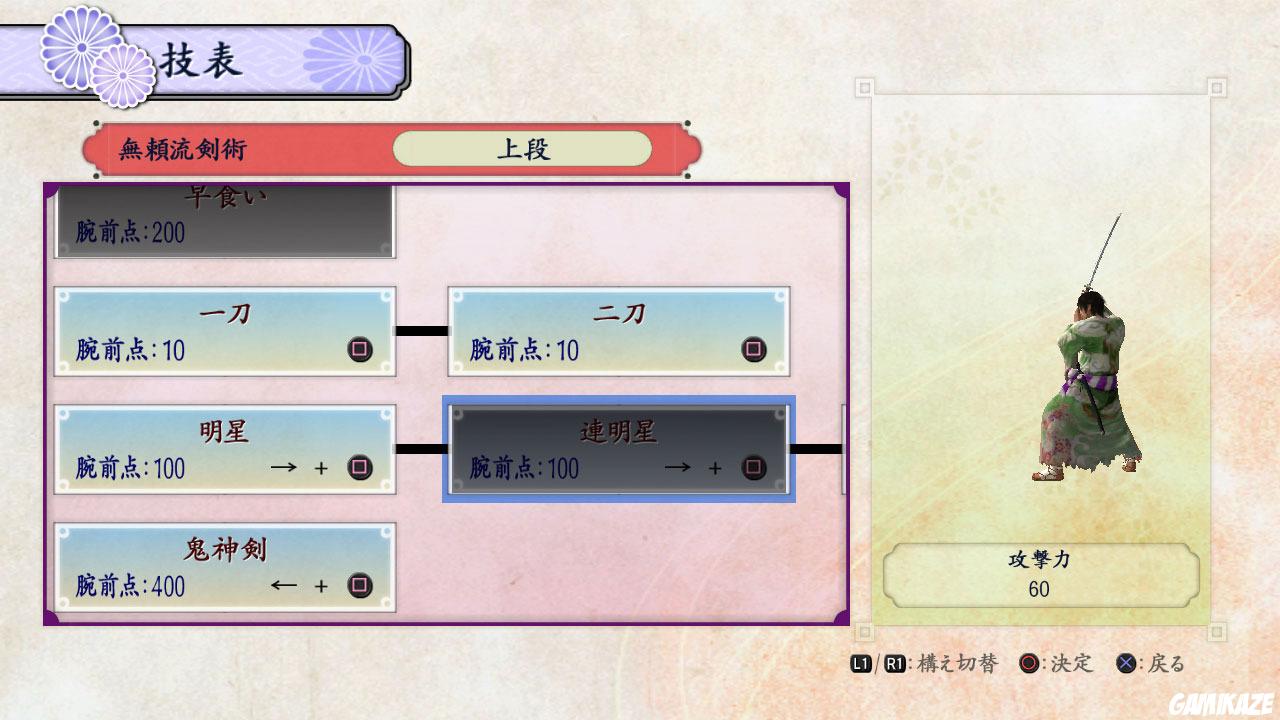The image size is (1280, 720).
Task: Toggle the left arrow input on 鬼神剣
Action: pyautogui.click(x=283, y=586)
